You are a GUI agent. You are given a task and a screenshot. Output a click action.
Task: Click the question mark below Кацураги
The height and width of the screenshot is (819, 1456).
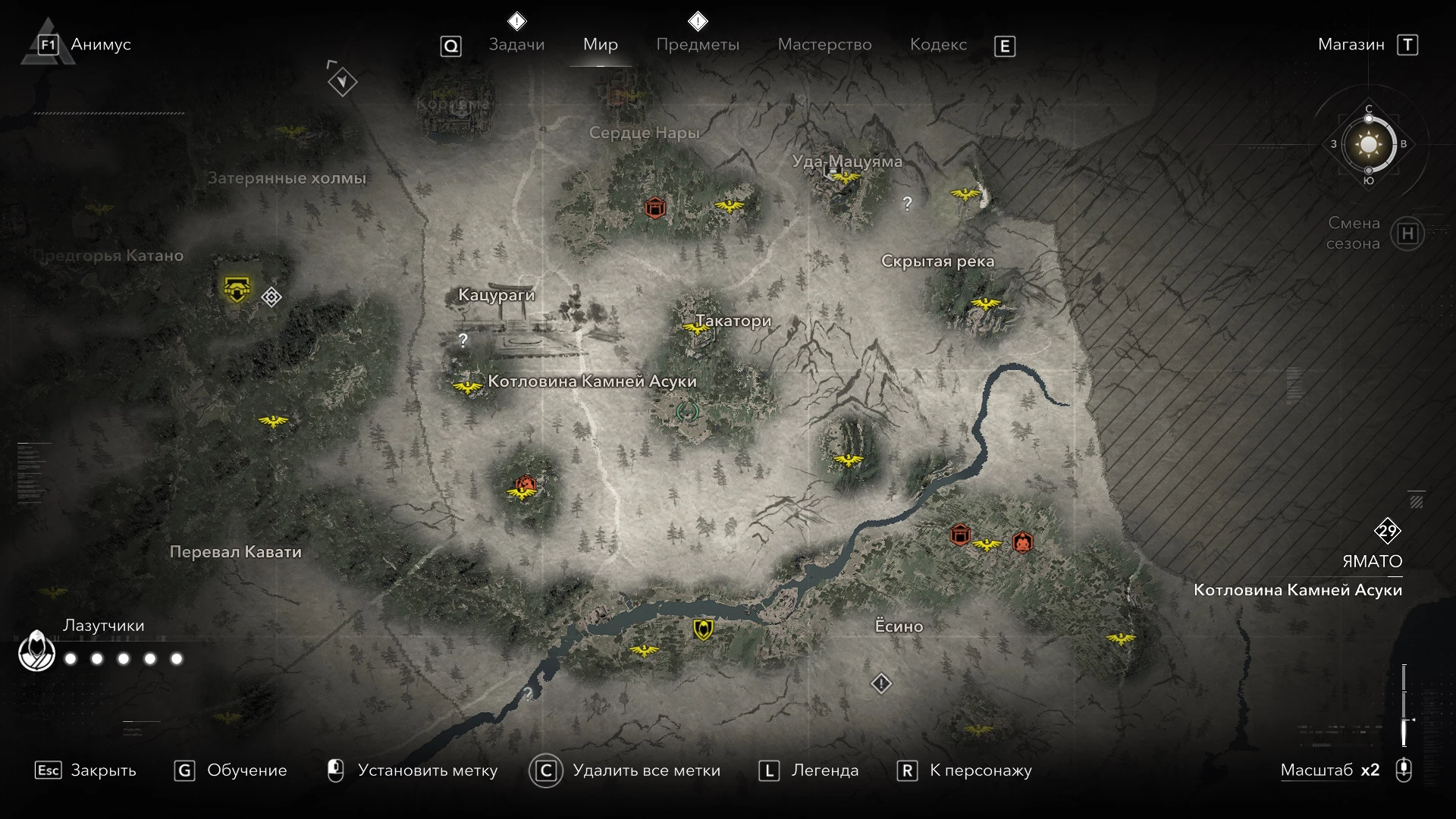[x=463, y=340]
